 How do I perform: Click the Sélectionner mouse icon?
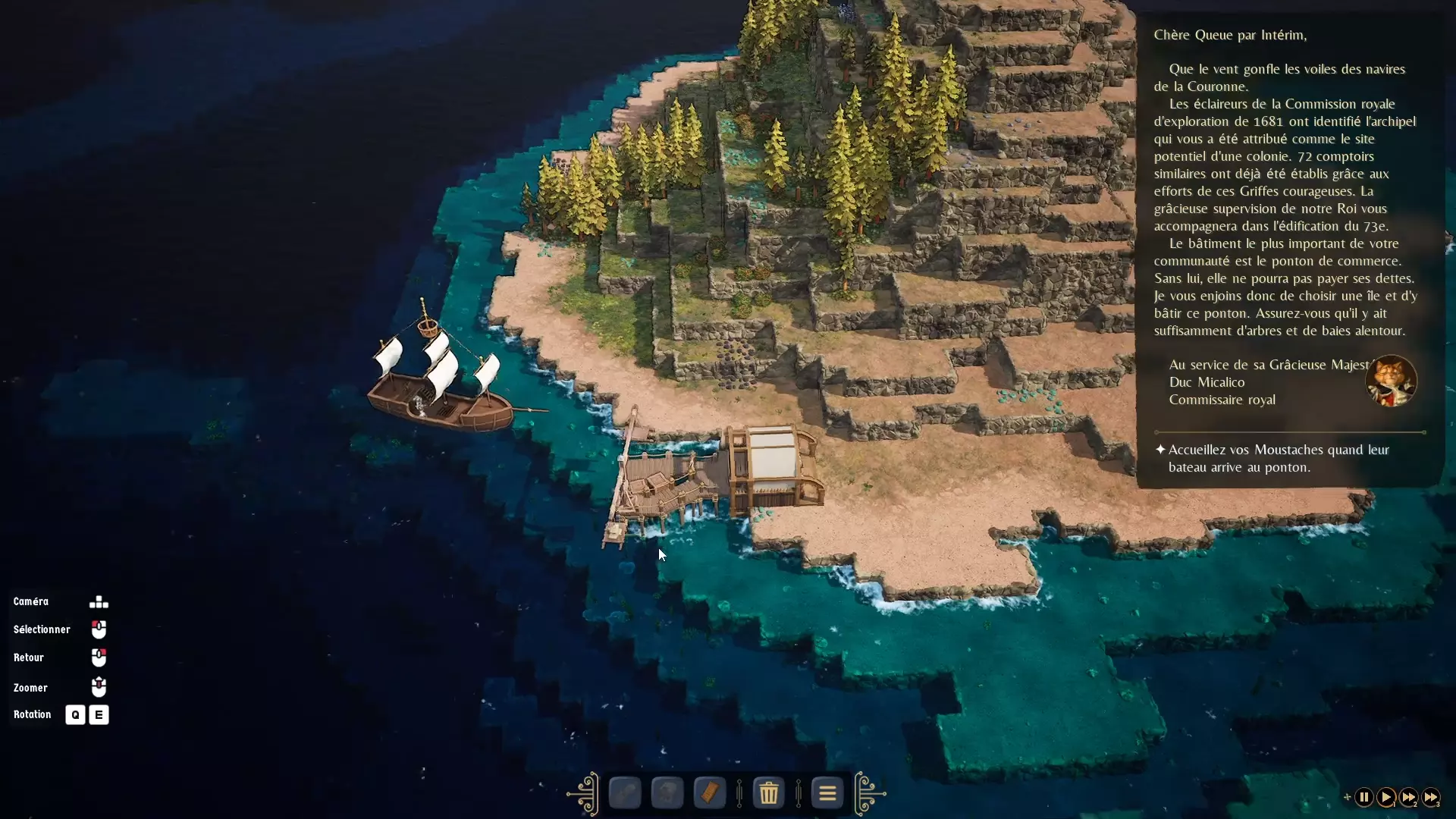[99, 629]
